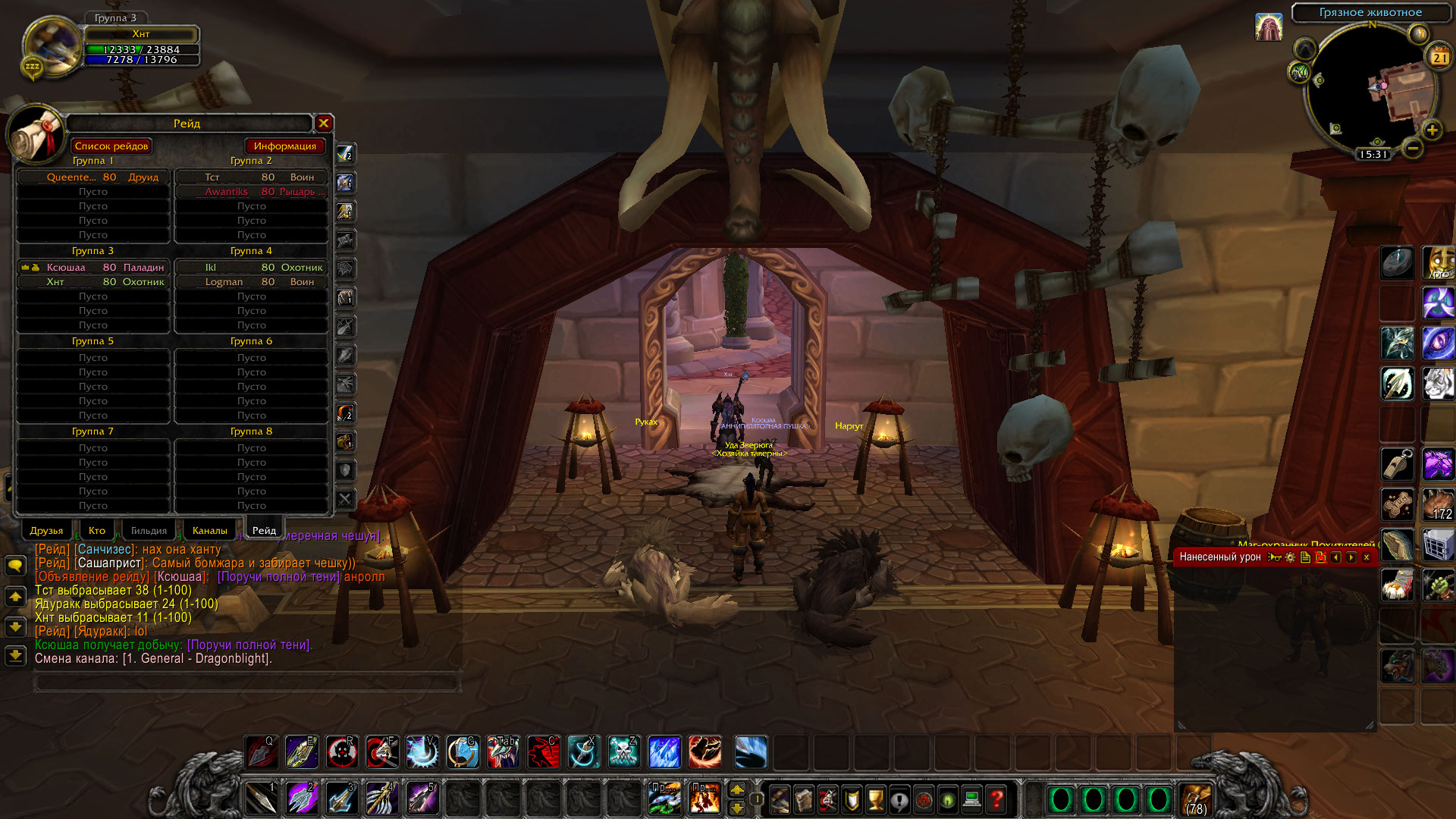Zoom in on the minimap

click(x=1432, y=130)
